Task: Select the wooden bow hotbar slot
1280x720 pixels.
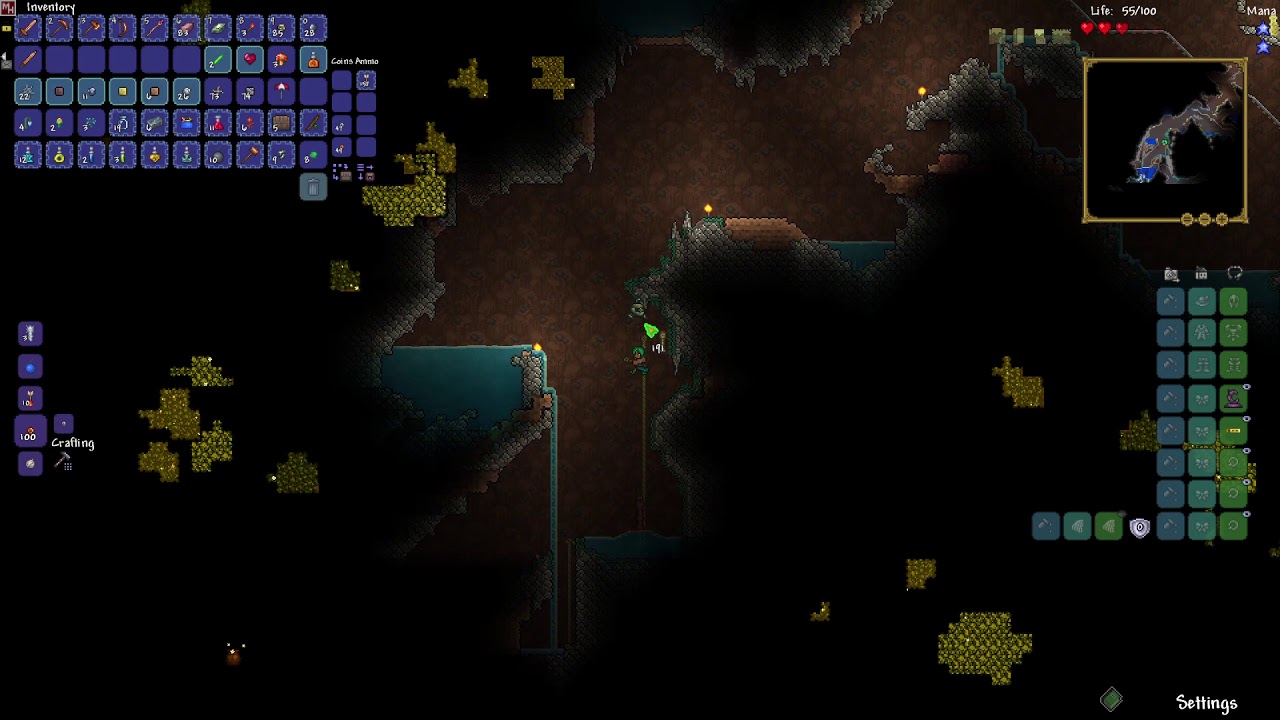Action: coord(122,28)
